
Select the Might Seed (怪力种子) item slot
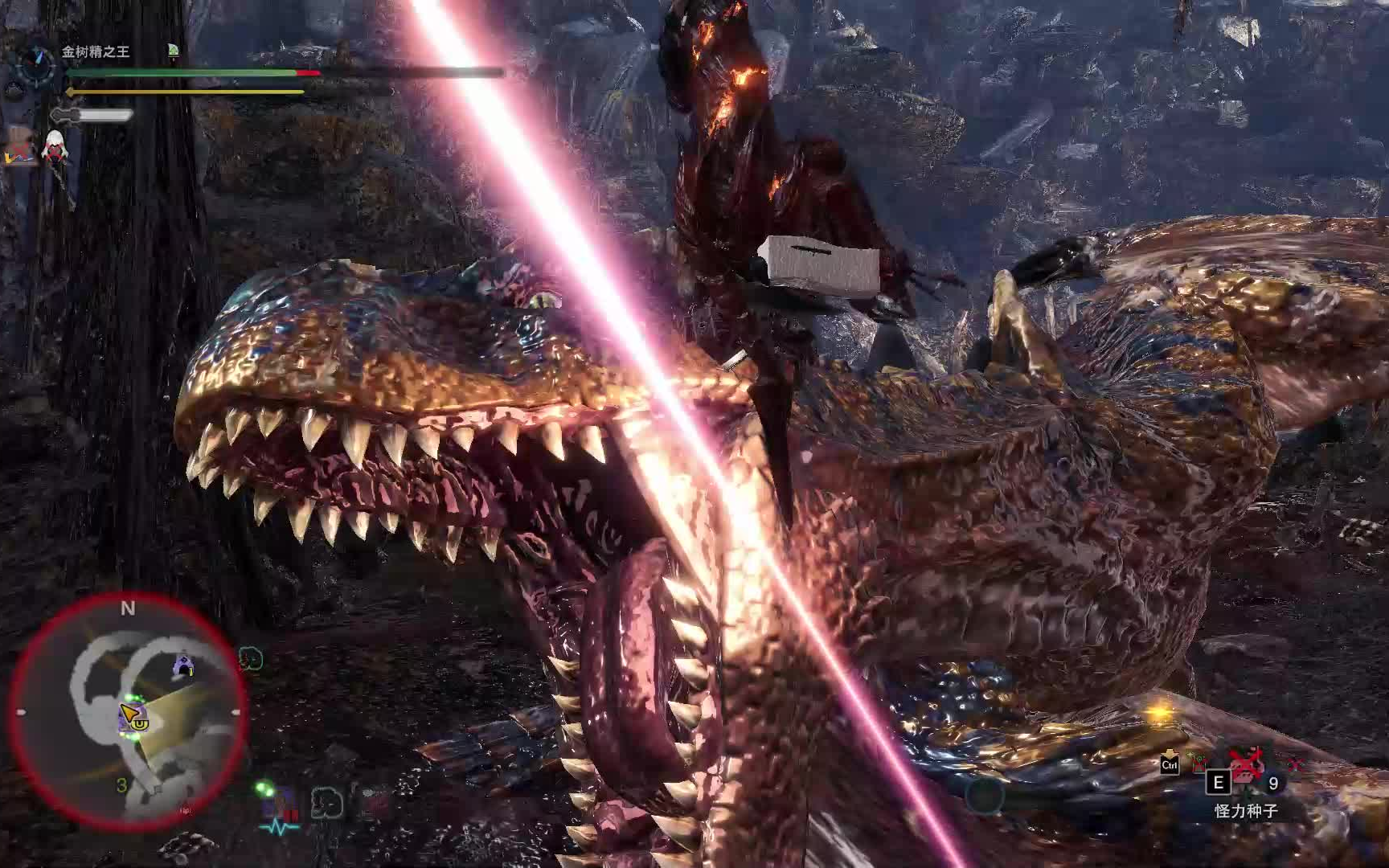(1245, 772)
